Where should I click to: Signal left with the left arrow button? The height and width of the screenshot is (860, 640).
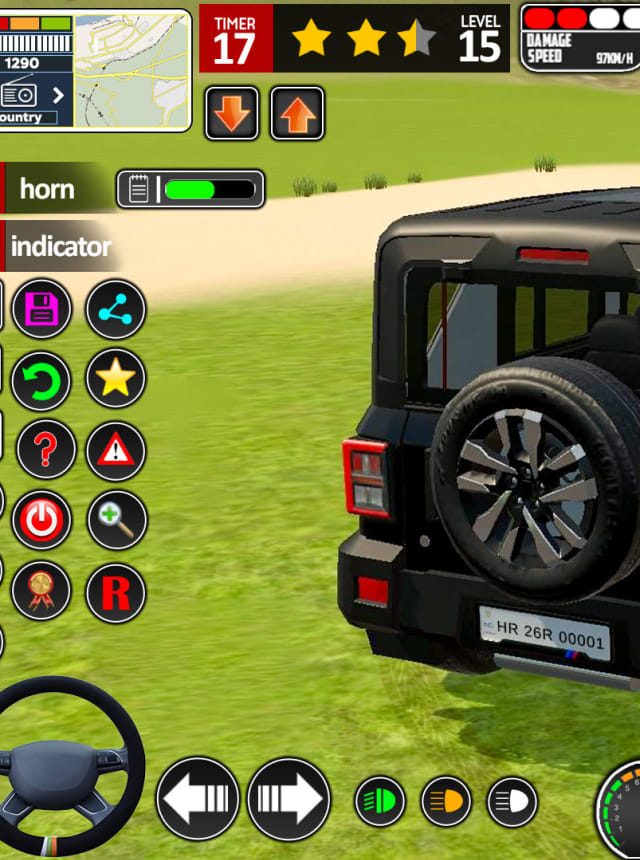pos(198,798)
